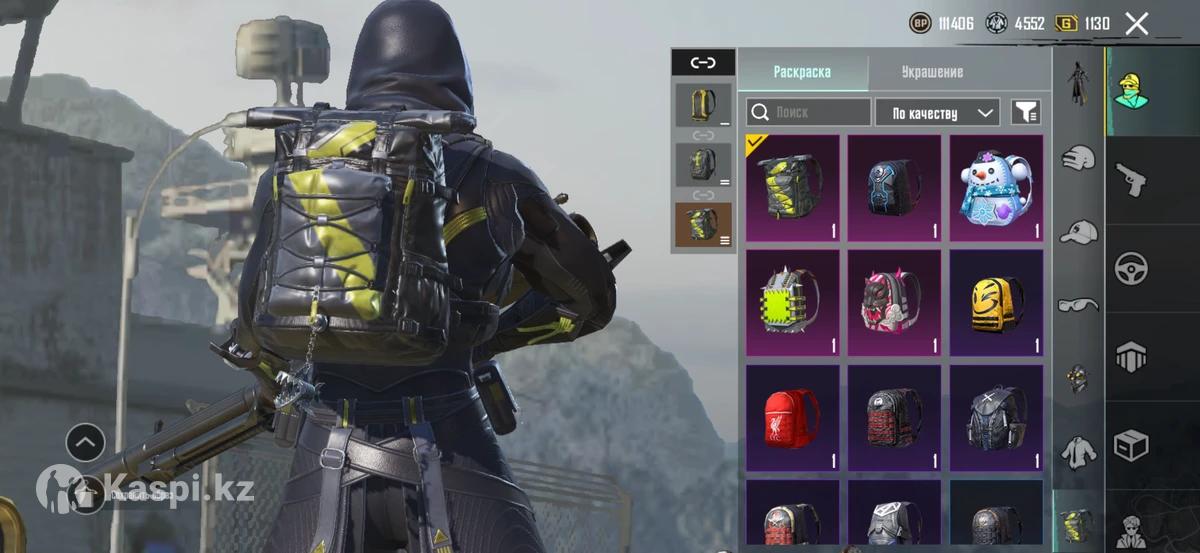Select the green spiked backpack skin
The width and height of the screenshot is (1200, 553).
[793, 303]
